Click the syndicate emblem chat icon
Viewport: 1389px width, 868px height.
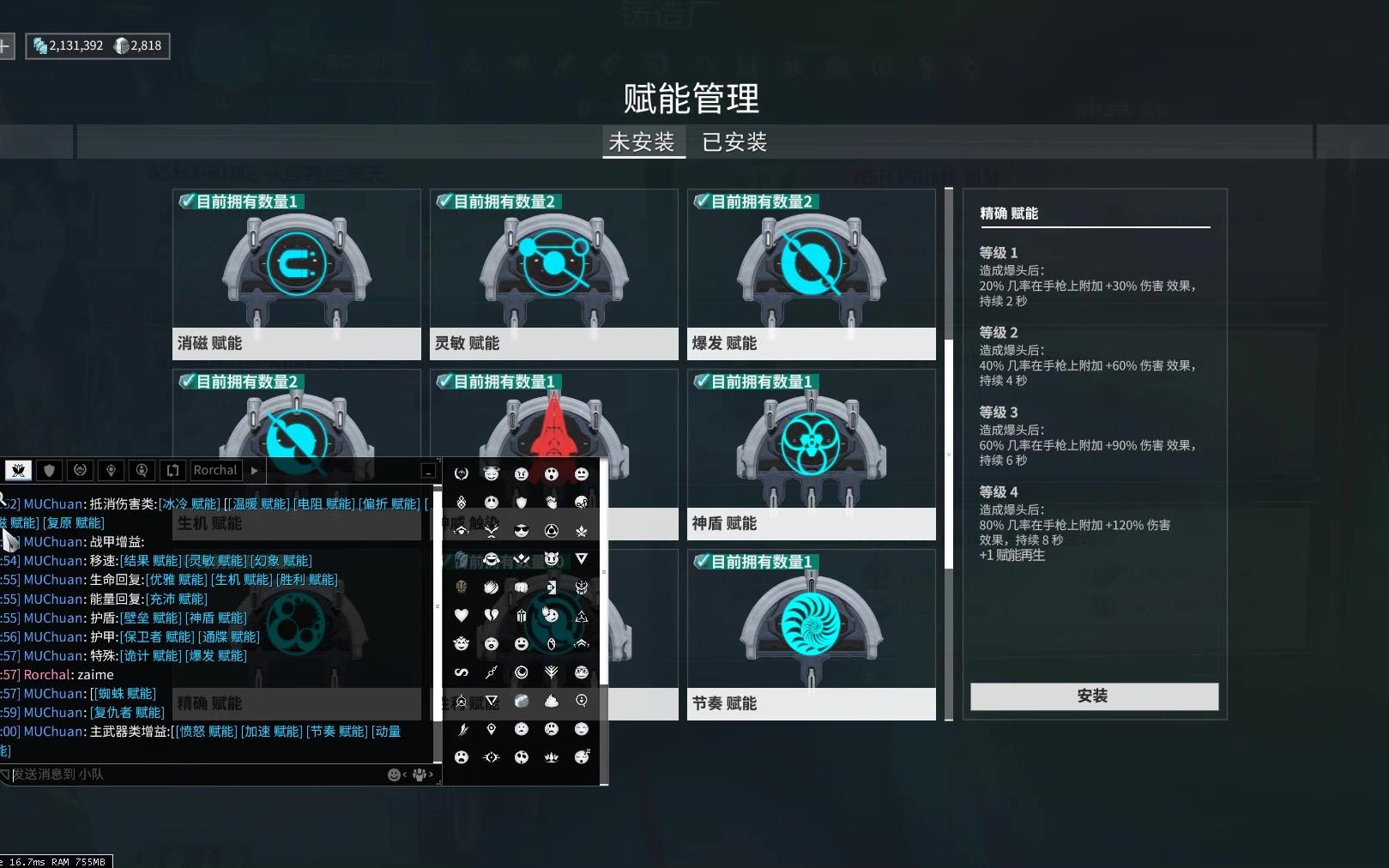pos(80,470)
